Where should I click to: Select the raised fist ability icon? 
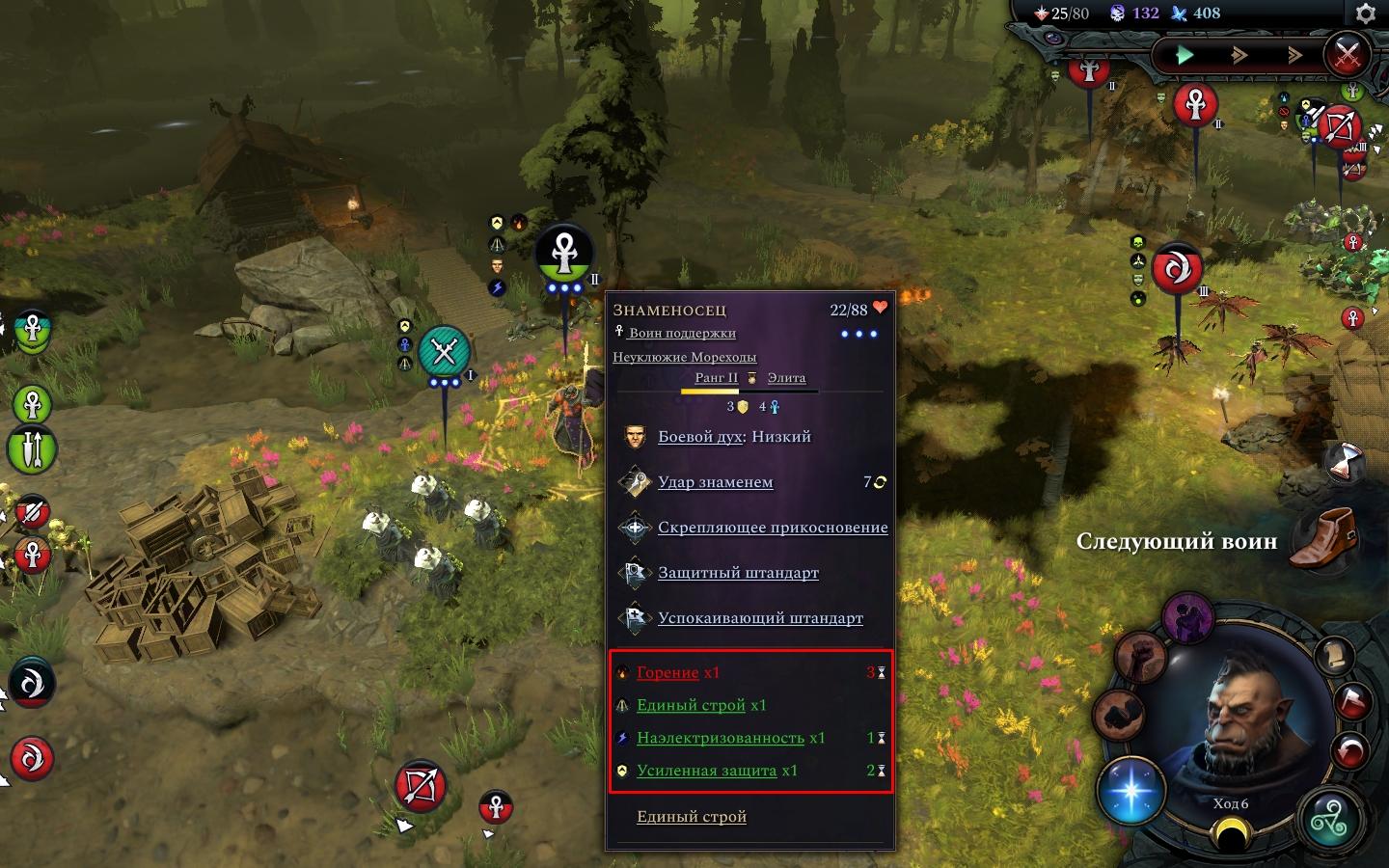[x=1139, y=659]
